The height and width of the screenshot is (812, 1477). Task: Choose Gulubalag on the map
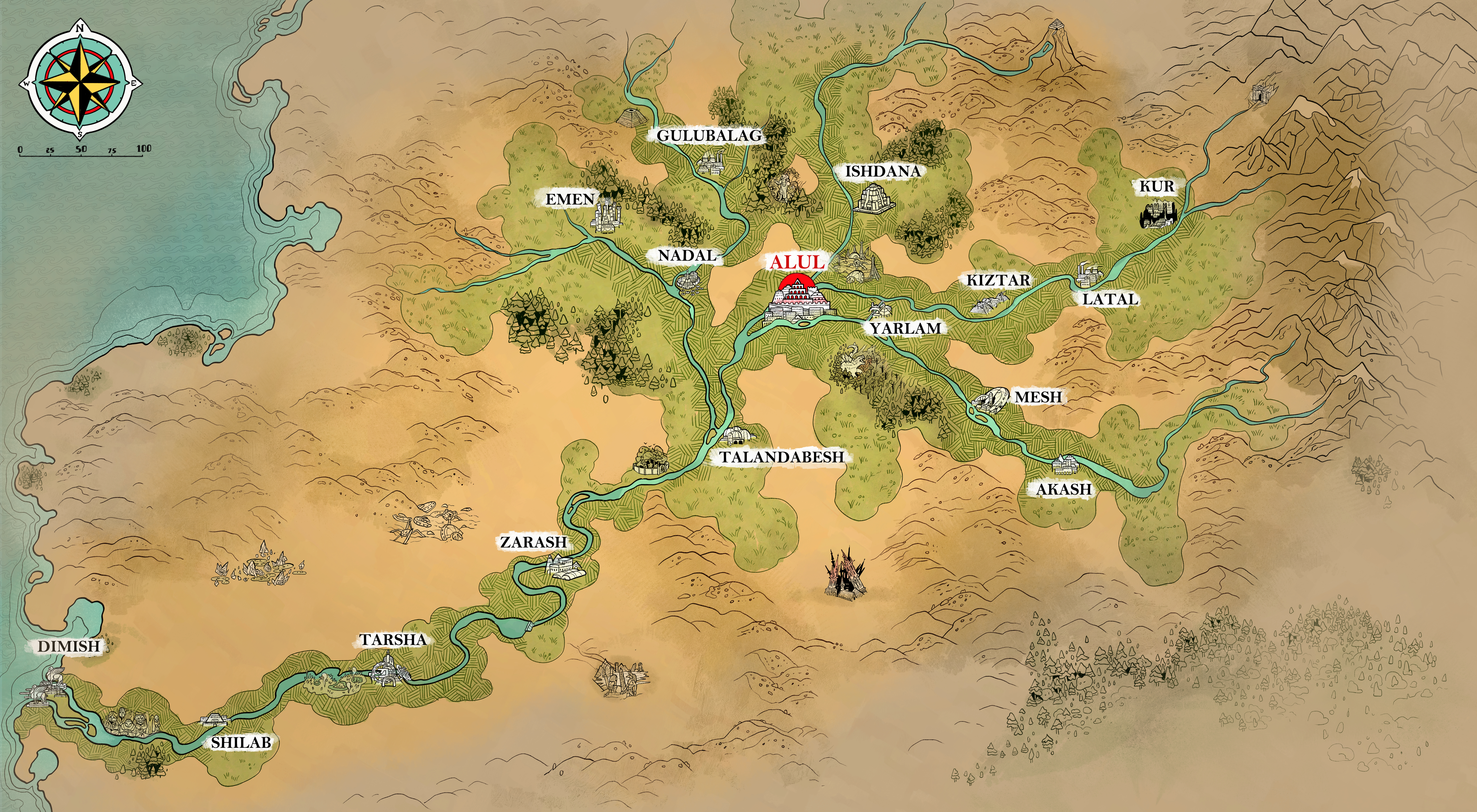[x=709, y=136]
